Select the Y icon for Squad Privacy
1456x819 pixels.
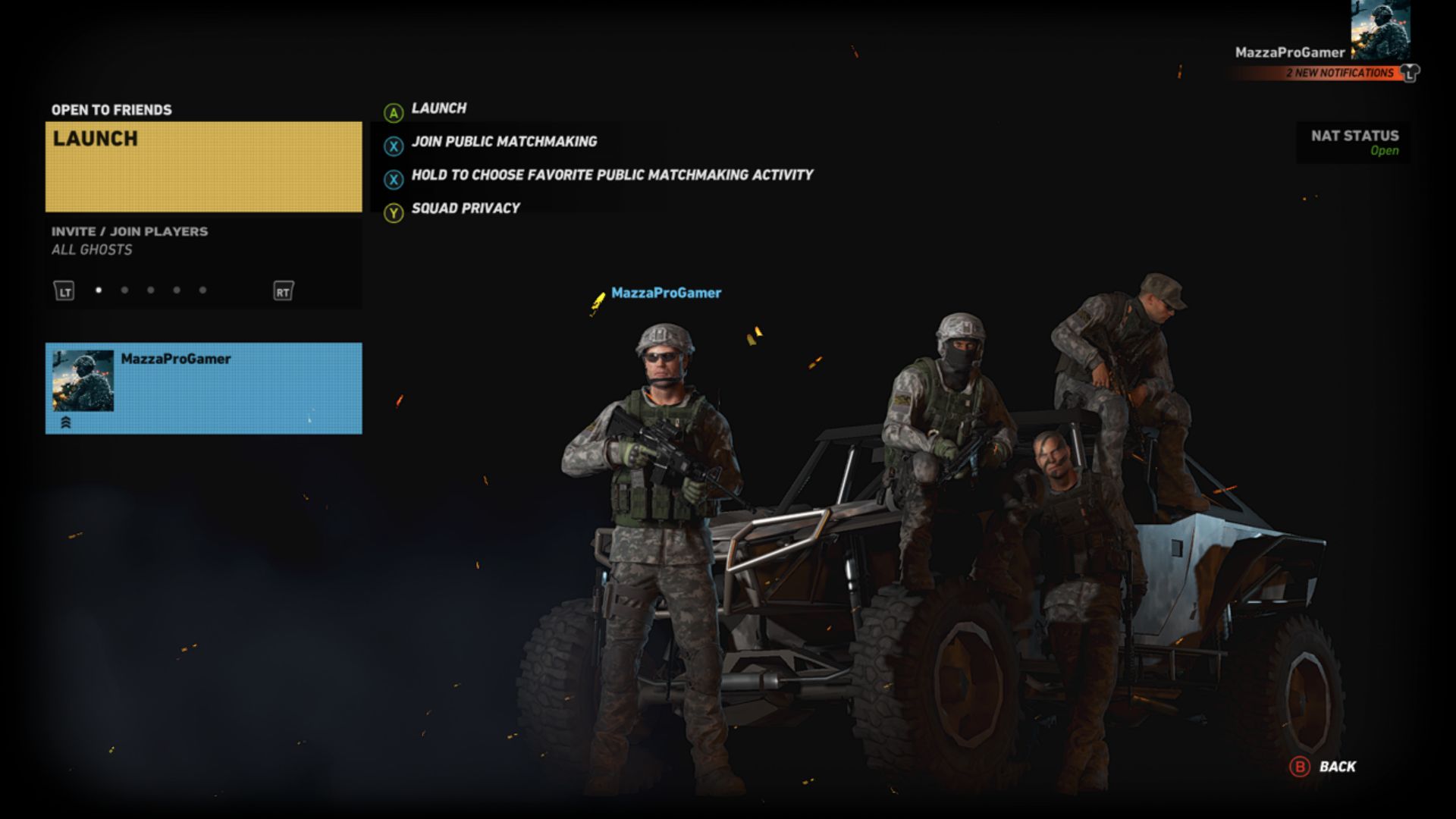[x=393, y=208]
